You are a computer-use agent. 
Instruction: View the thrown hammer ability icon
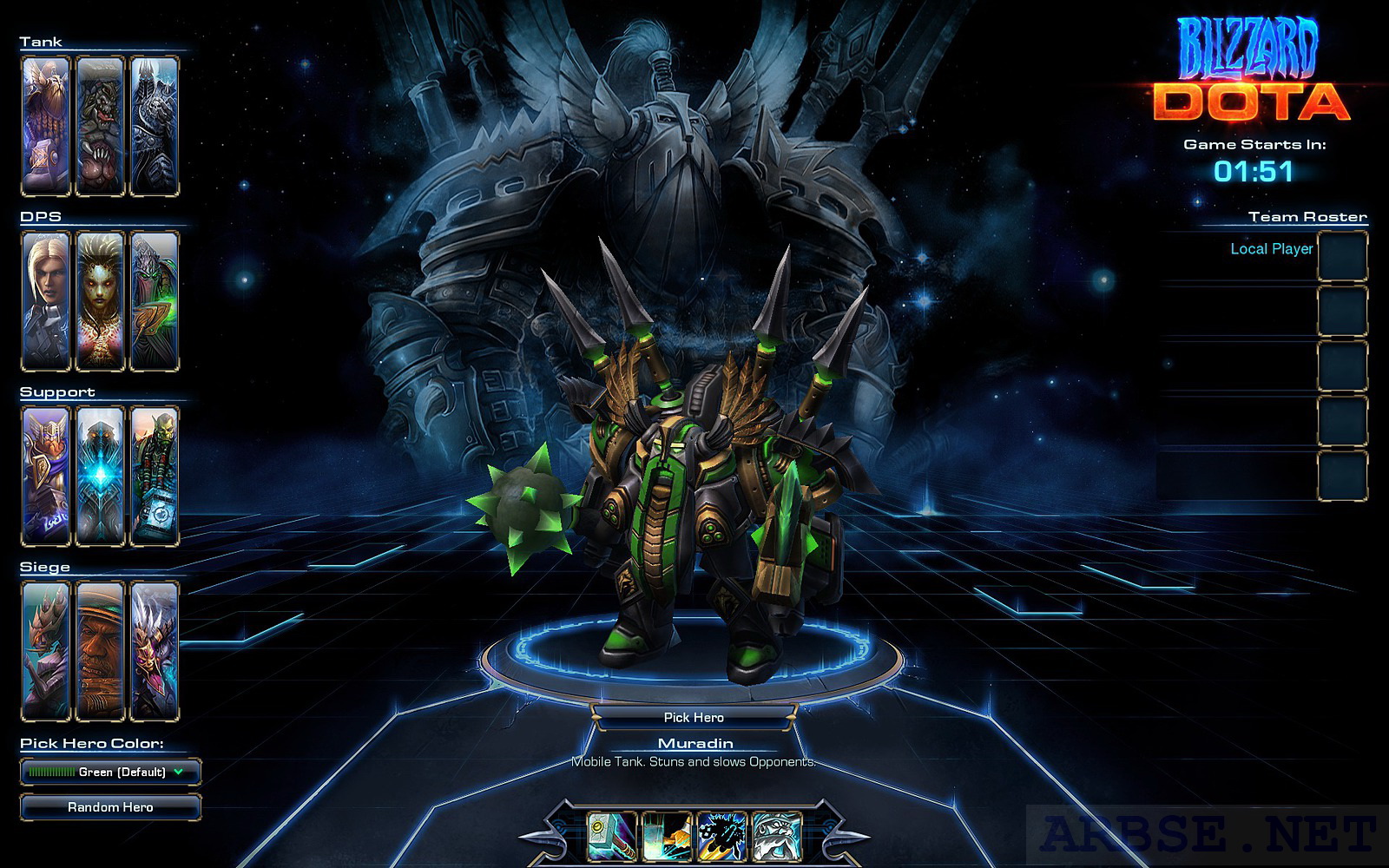[613, 837]
